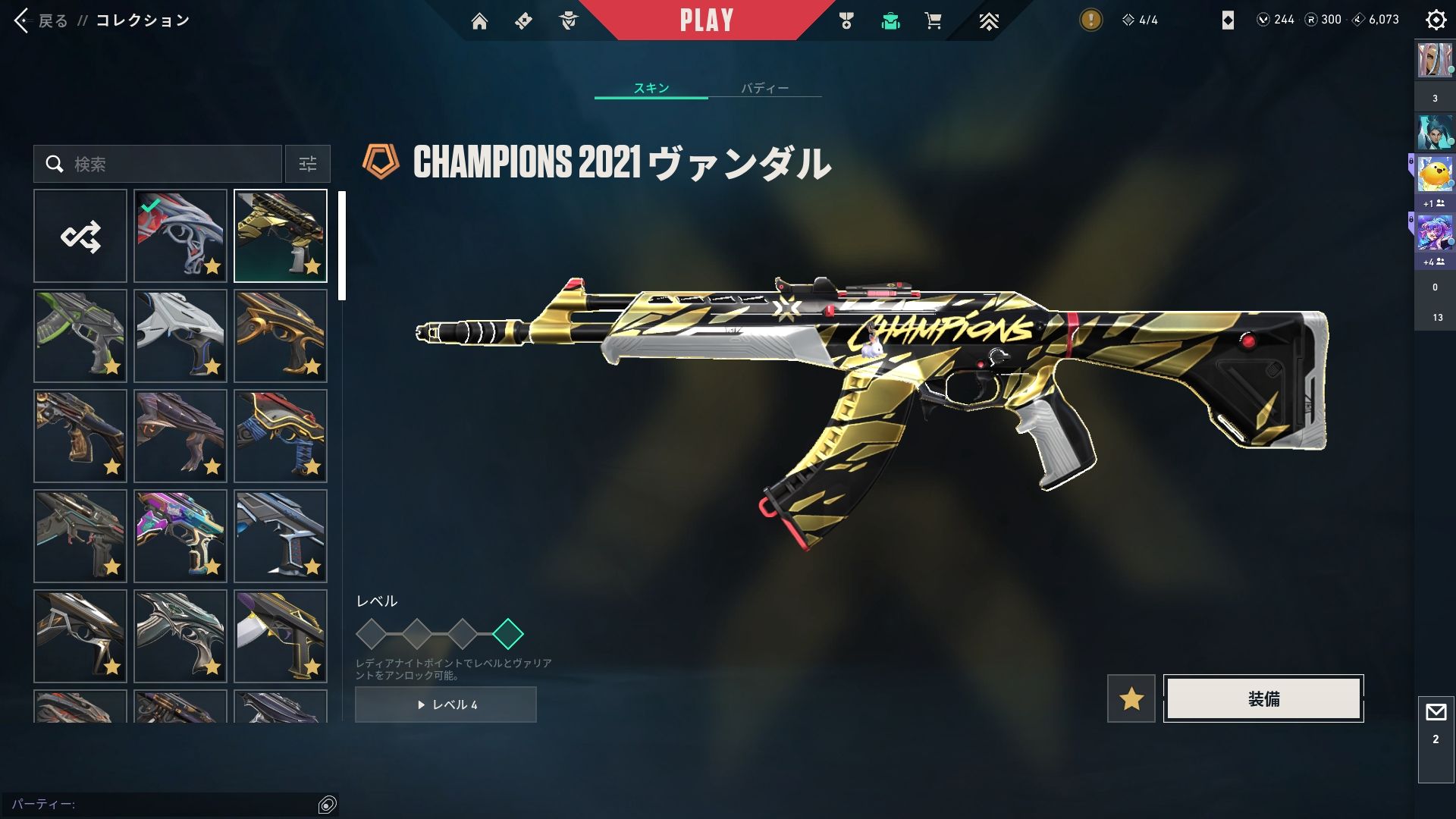Choose the random shuffle skin tile
The image size is (1456, 819).
click(80, 236)
